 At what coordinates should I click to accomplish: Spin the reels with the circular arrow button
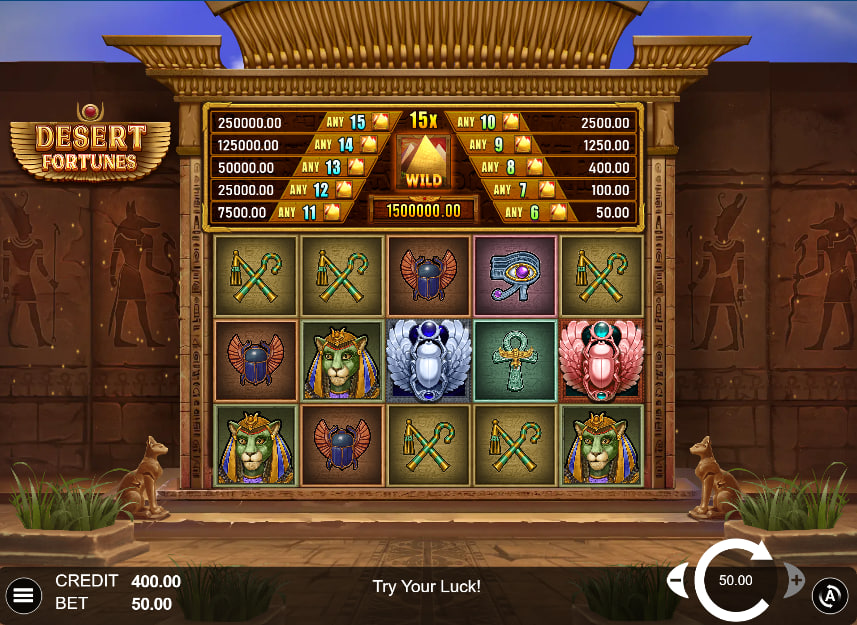[735, 581]
